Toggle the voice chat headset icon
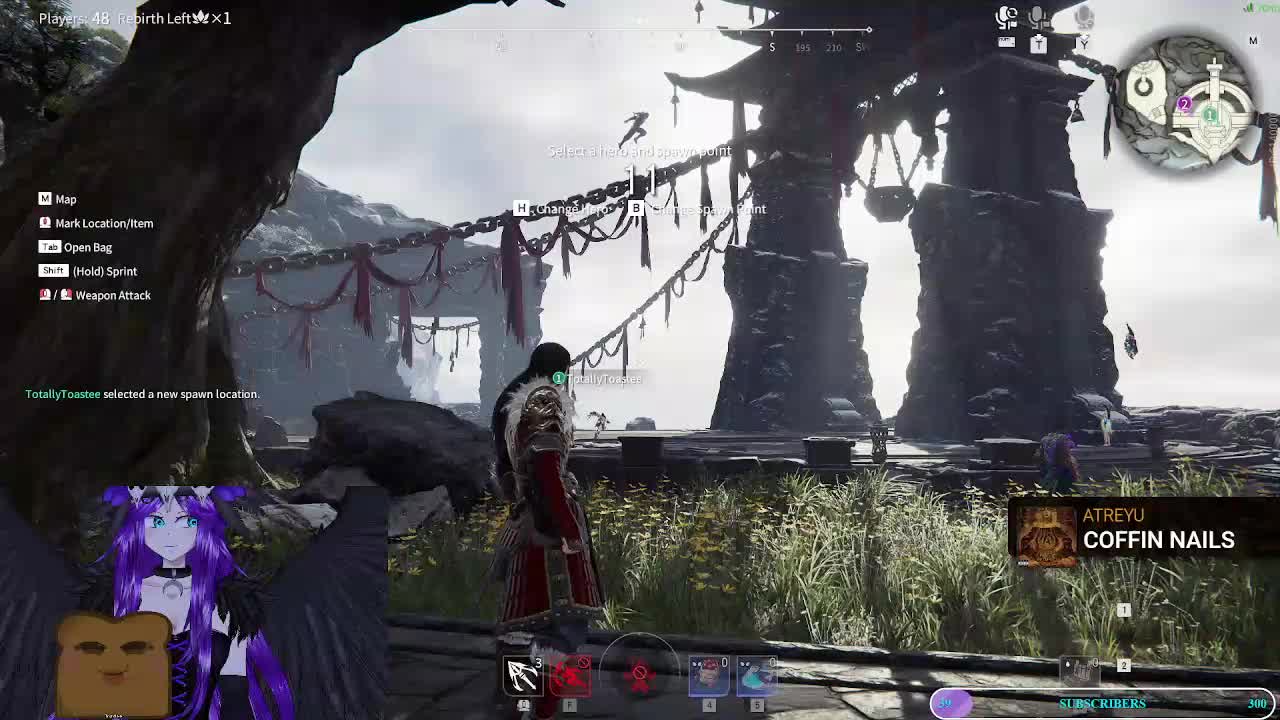Viewport: 1280px width, 720px height. pyautogui.click(x=1006, y=17)
